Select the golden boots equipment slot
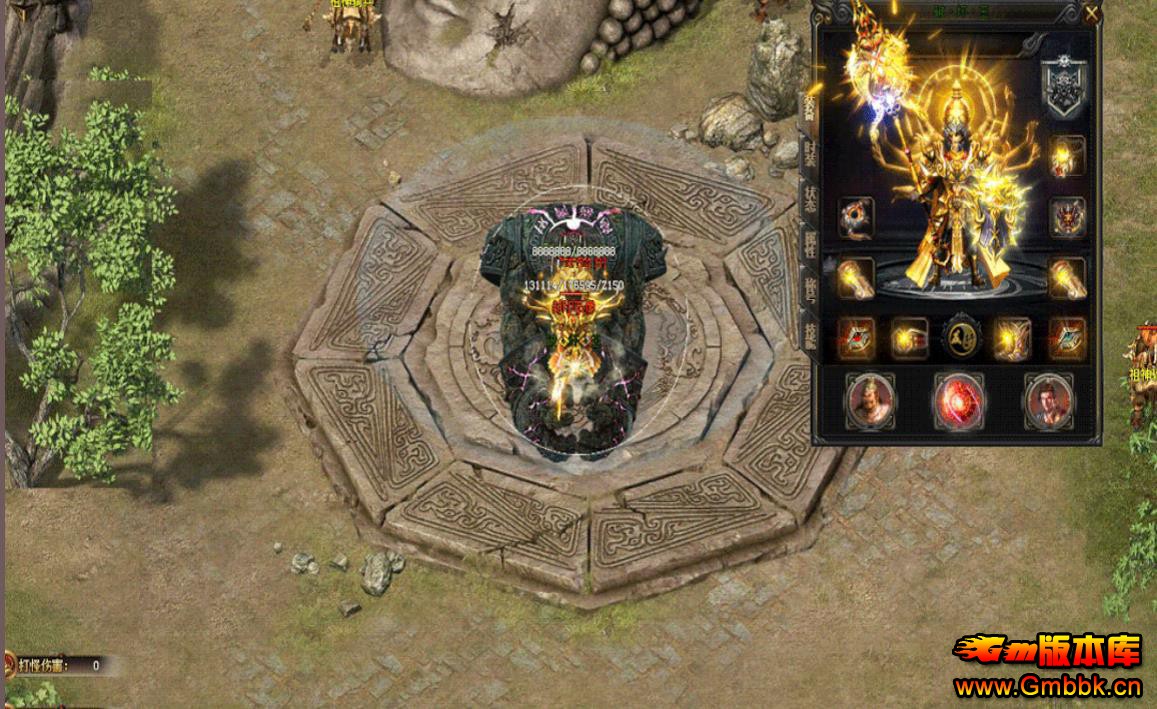The image size is (1157, 709). click(1012, 339)
